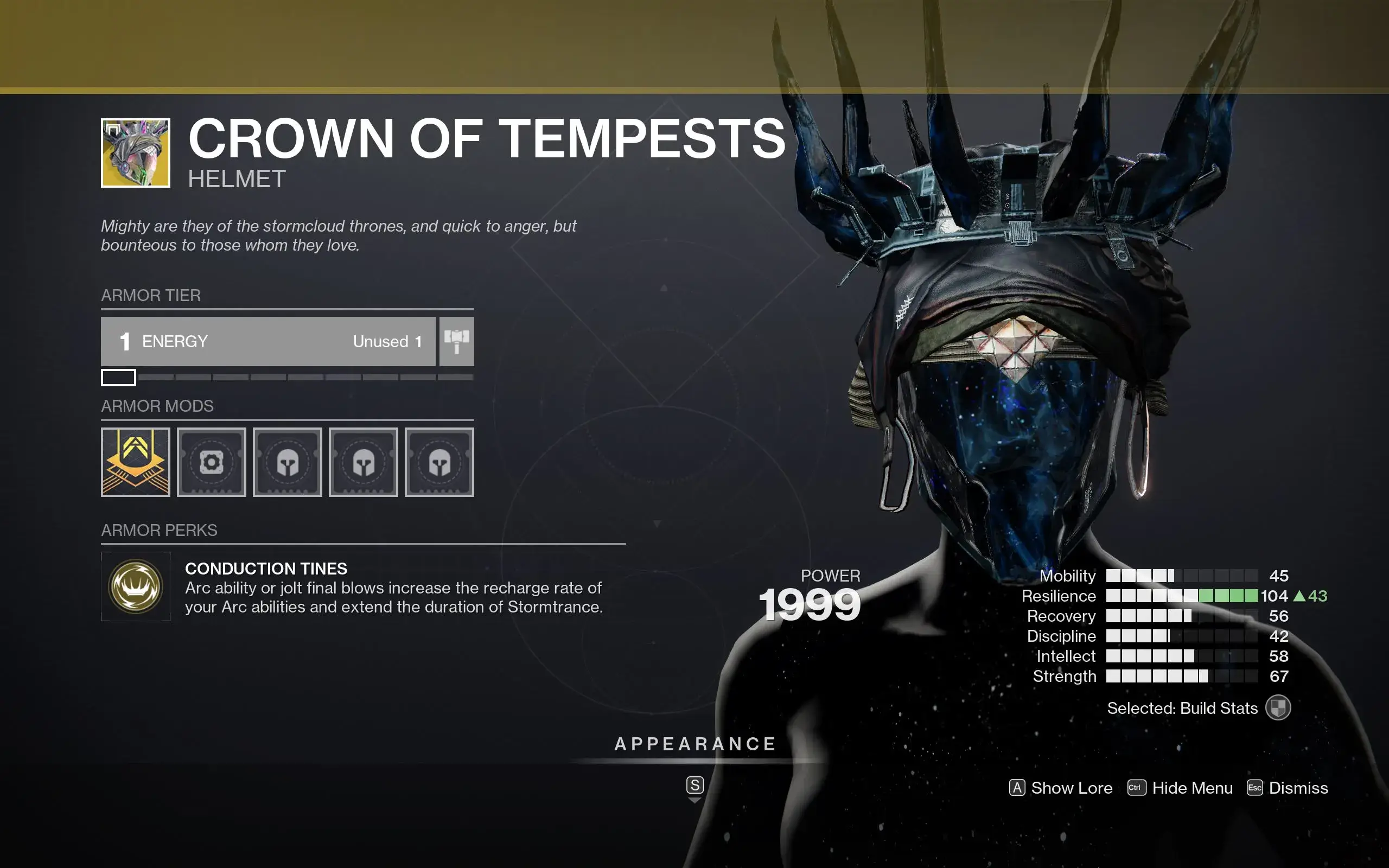Click the first helmet mod slot
The image size is (1389, 868).
pos(288,462)
